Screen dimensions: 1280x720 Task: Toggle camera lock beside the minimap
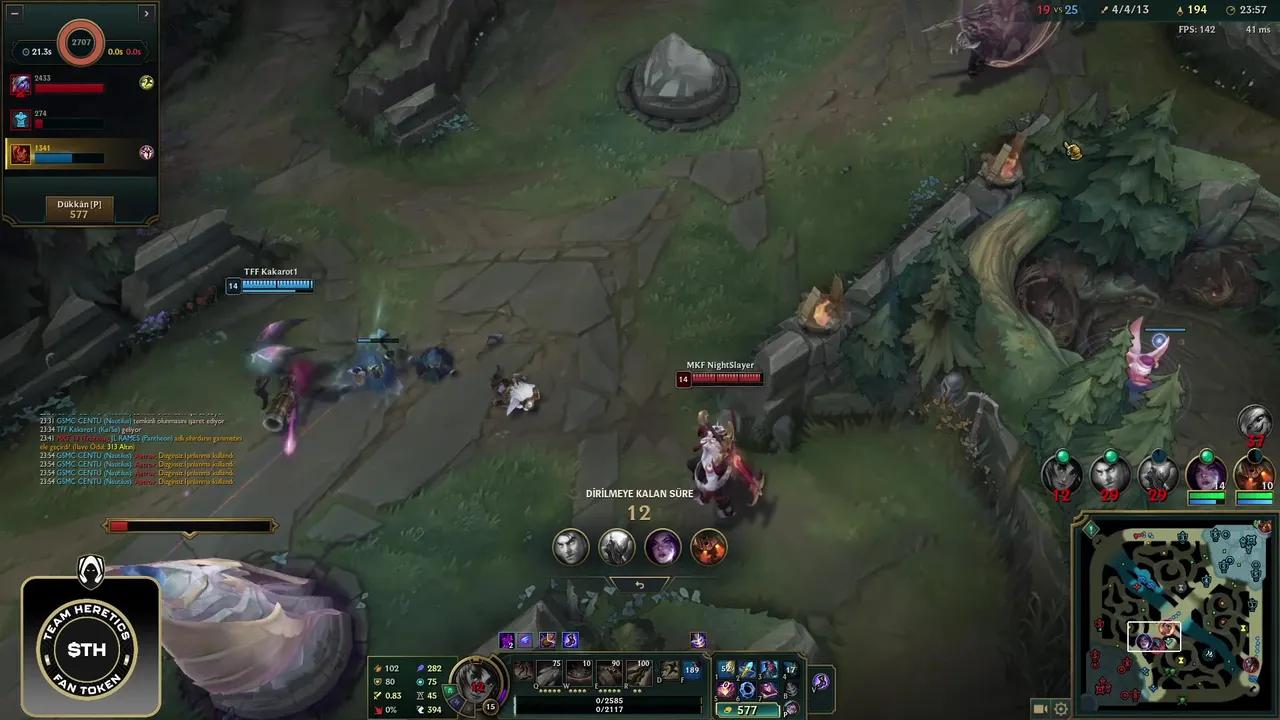[1042, 708]
